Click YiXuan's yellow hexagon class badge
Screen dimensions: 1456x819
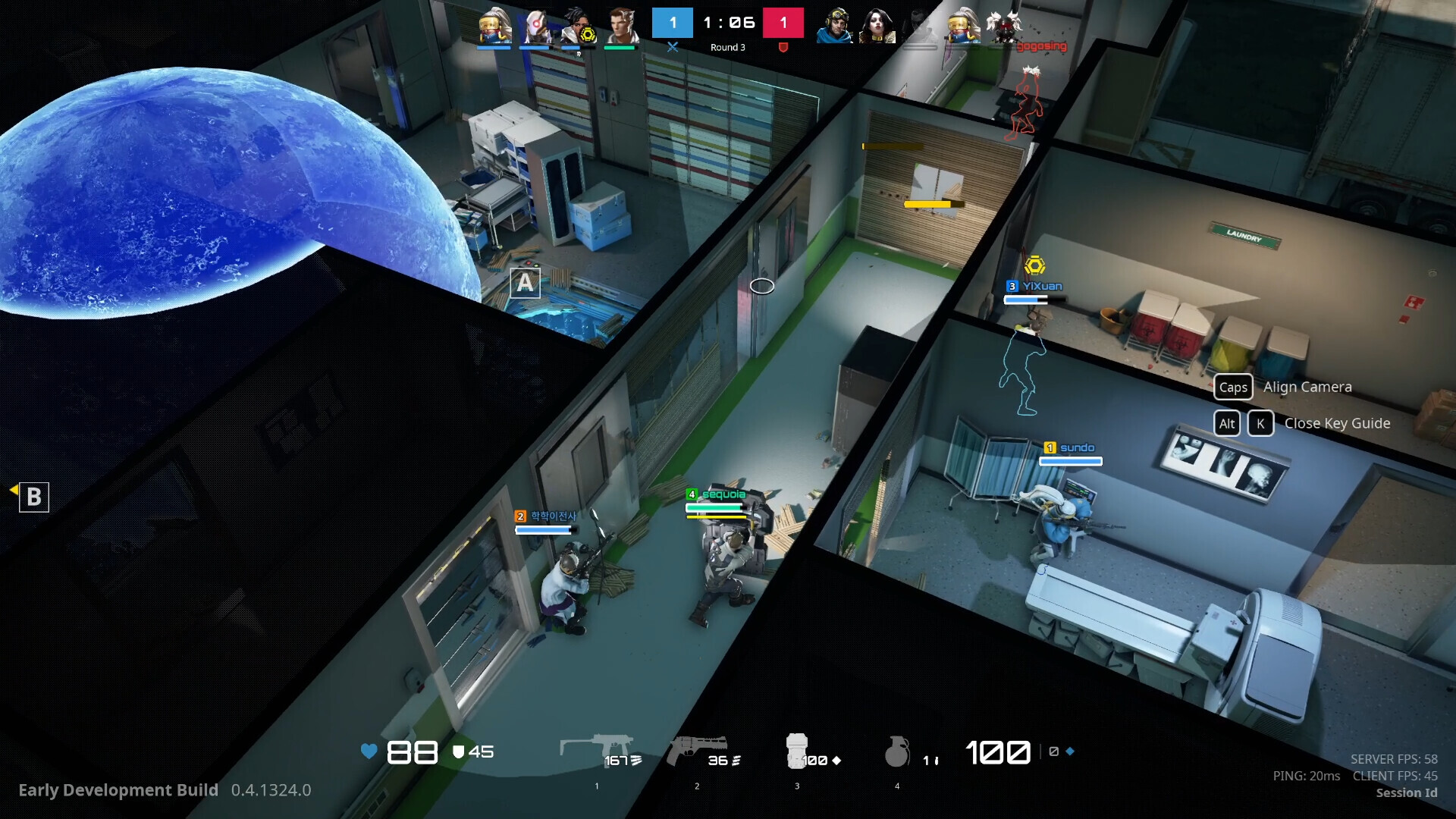pos(1037,267)
